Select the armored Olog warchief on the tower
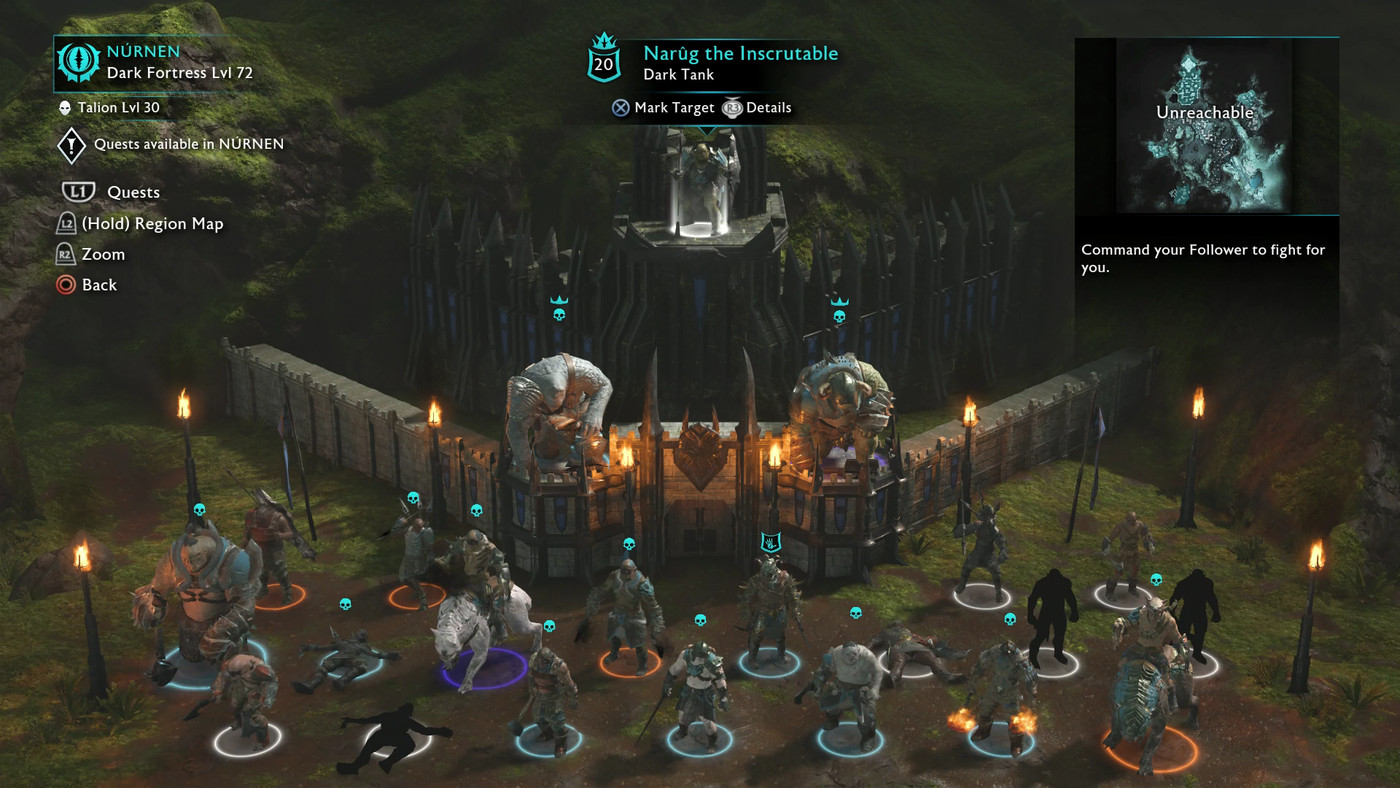Viewport: 1400px width, 788px height. tap(840, 405)
